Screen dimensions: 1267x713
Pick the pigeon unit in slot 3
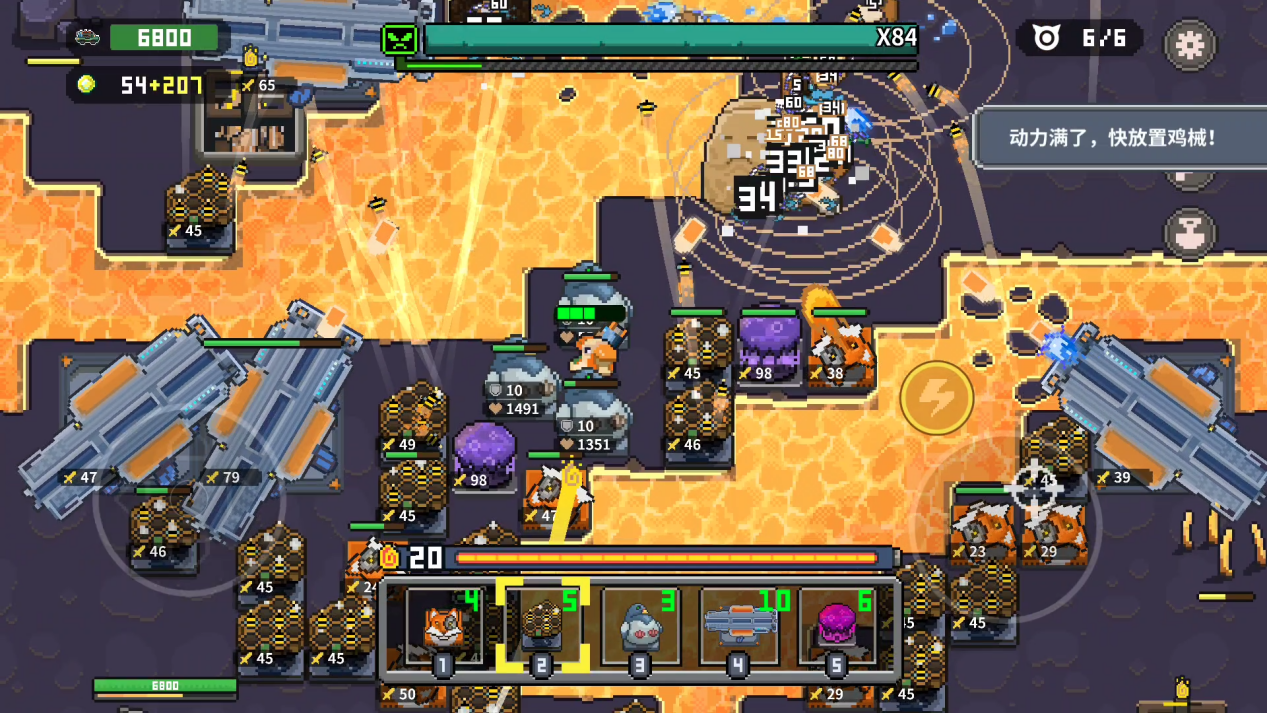pyautogui.click(x=639, y=627)
